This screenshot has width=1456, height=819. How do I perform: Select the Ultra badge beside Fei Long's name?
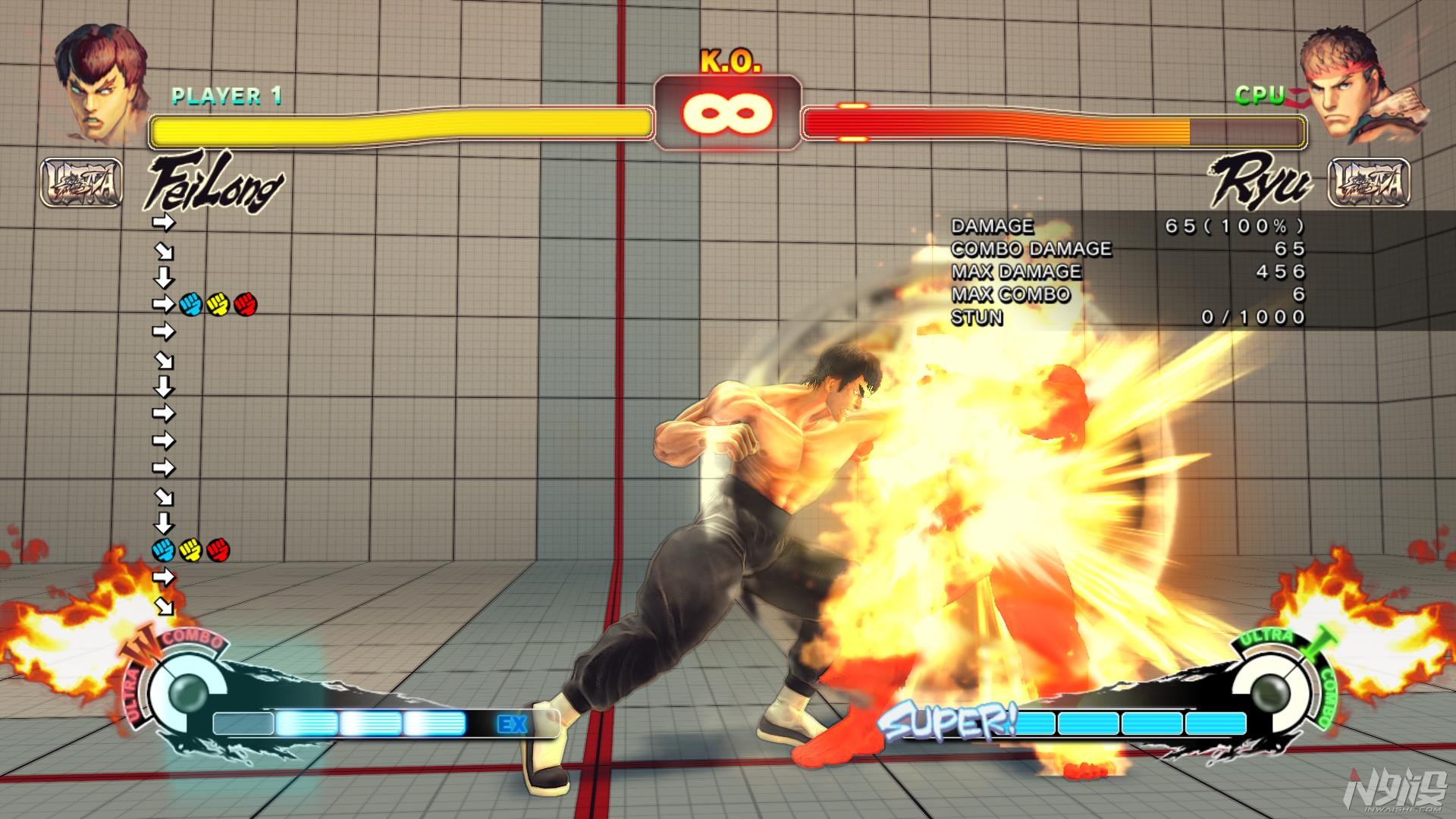click(81, 183)
